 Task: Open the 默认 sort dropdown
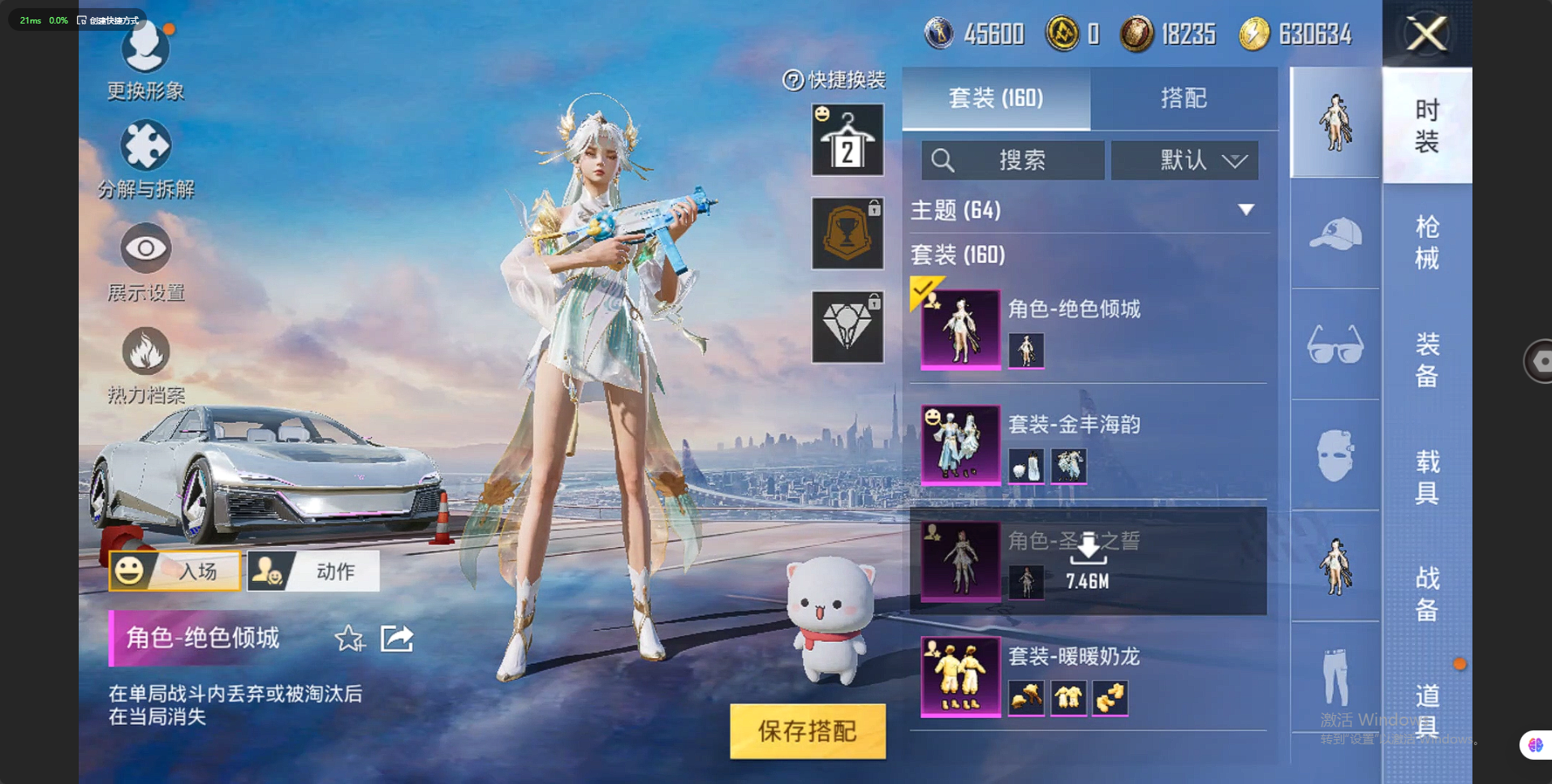pyautogui.click(x=1184, y=160)
